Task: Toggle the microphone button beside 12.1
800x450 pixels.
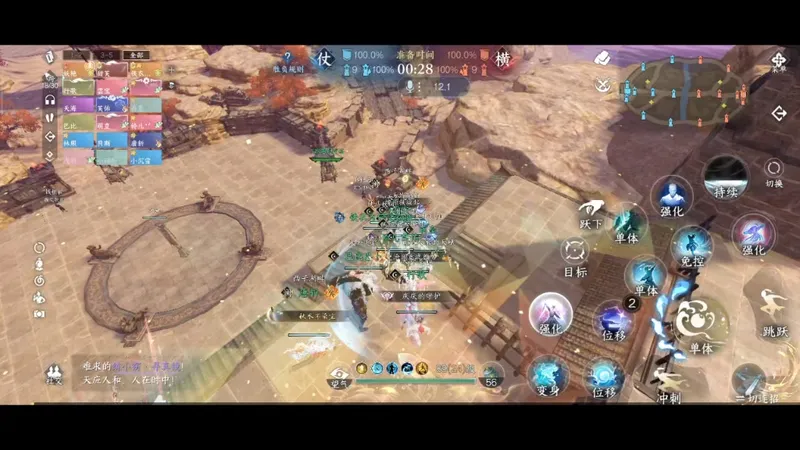Action: coord(409,88)
